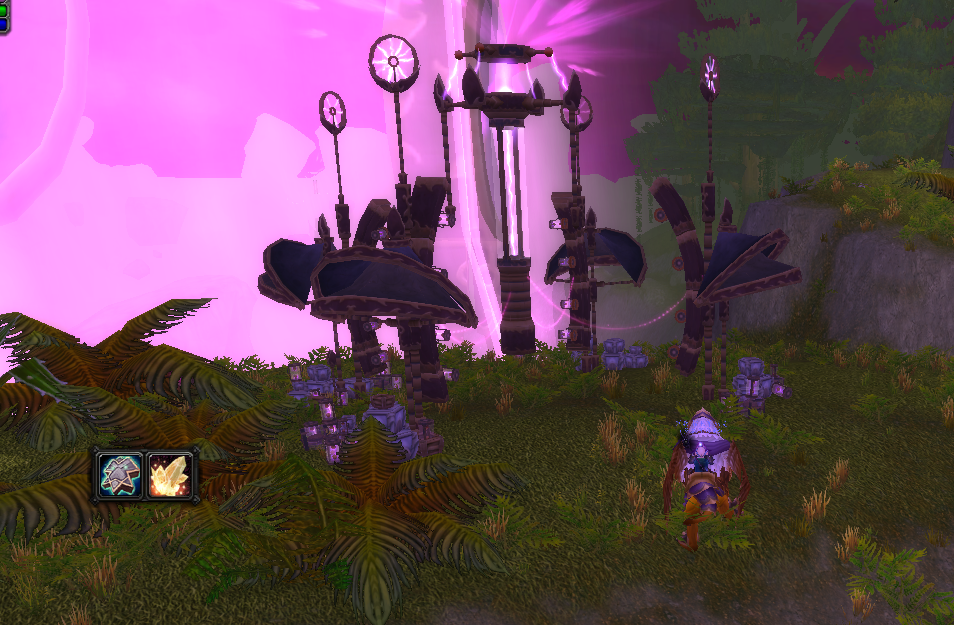Activate the grey star-shaped stone ability
The image size is (954, 625).
119,475
